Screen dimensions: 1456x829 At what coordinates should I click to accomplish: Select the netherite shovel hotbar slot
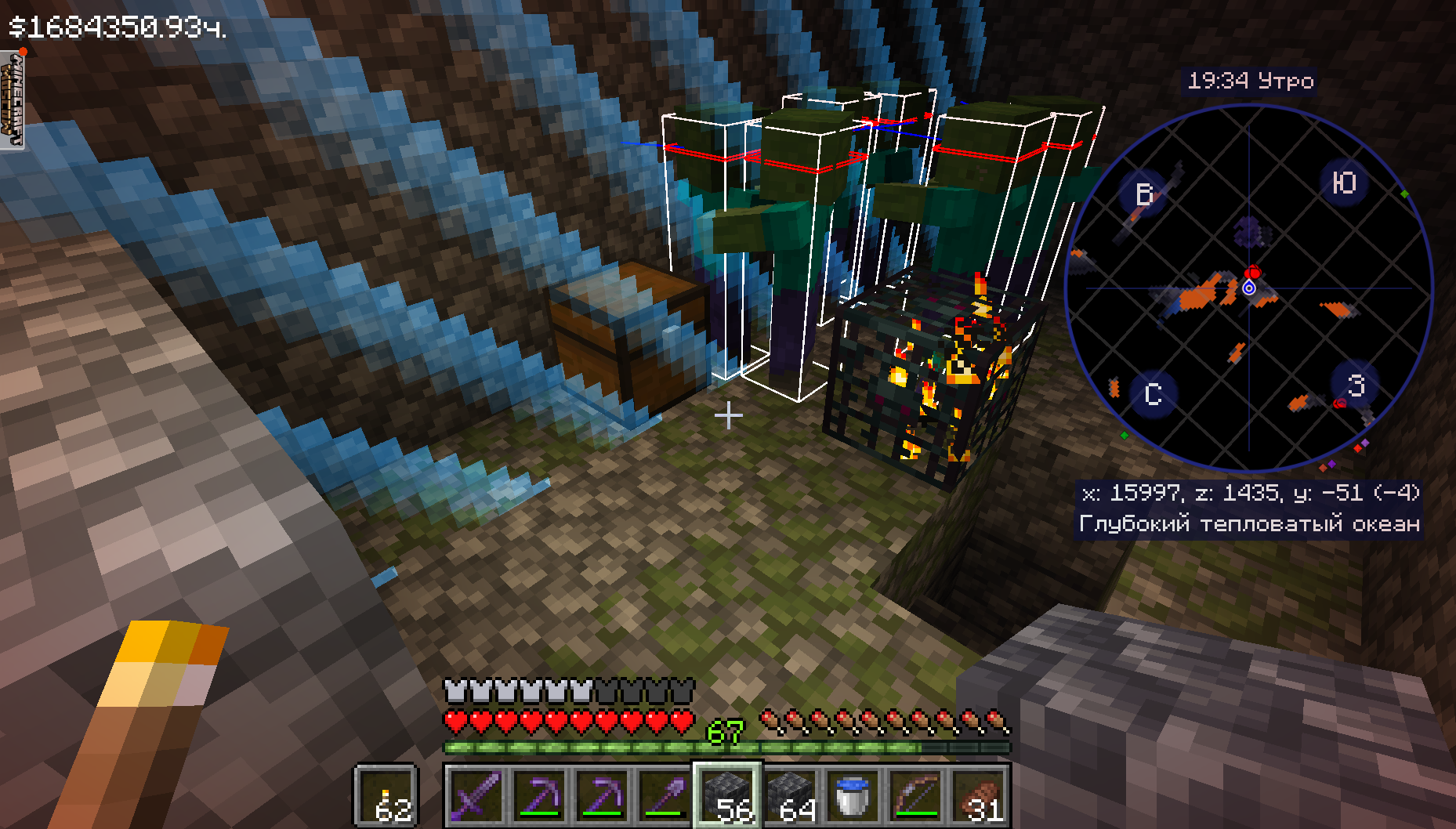coord(664,795)
